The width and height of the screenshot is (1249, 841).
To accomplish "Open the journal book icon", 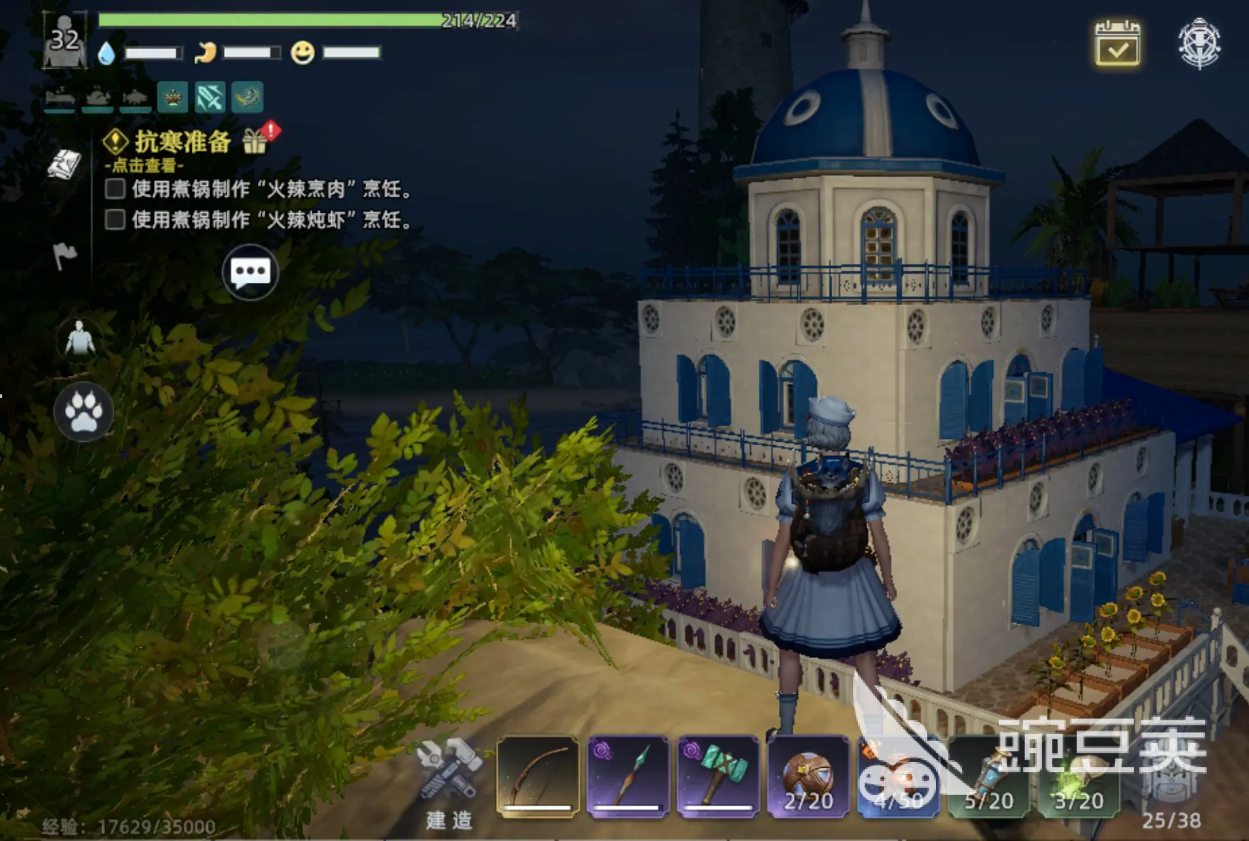I will pos(65,165).
